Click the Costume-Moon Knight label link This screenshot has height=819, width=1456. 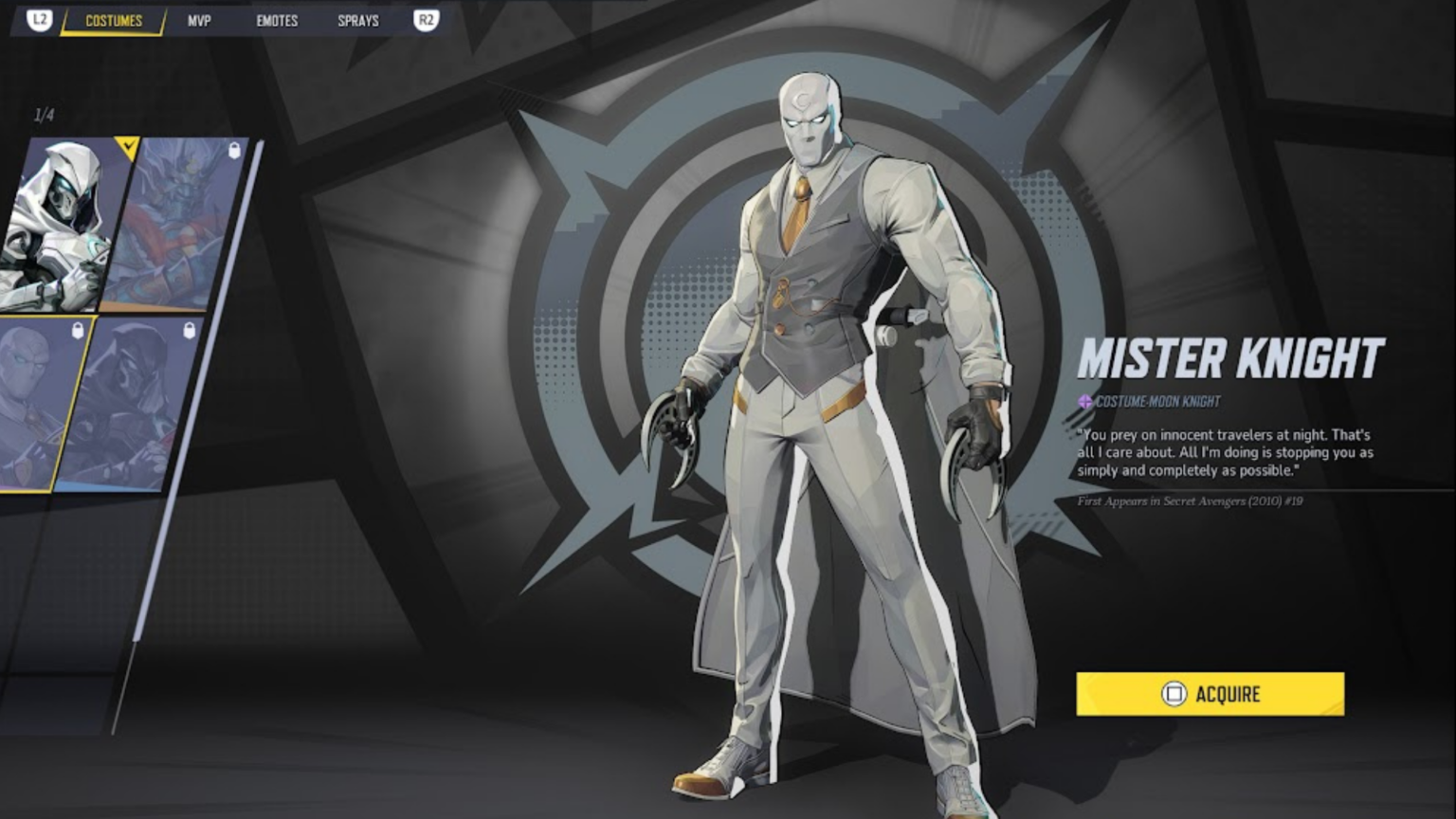click(1156, 401)
